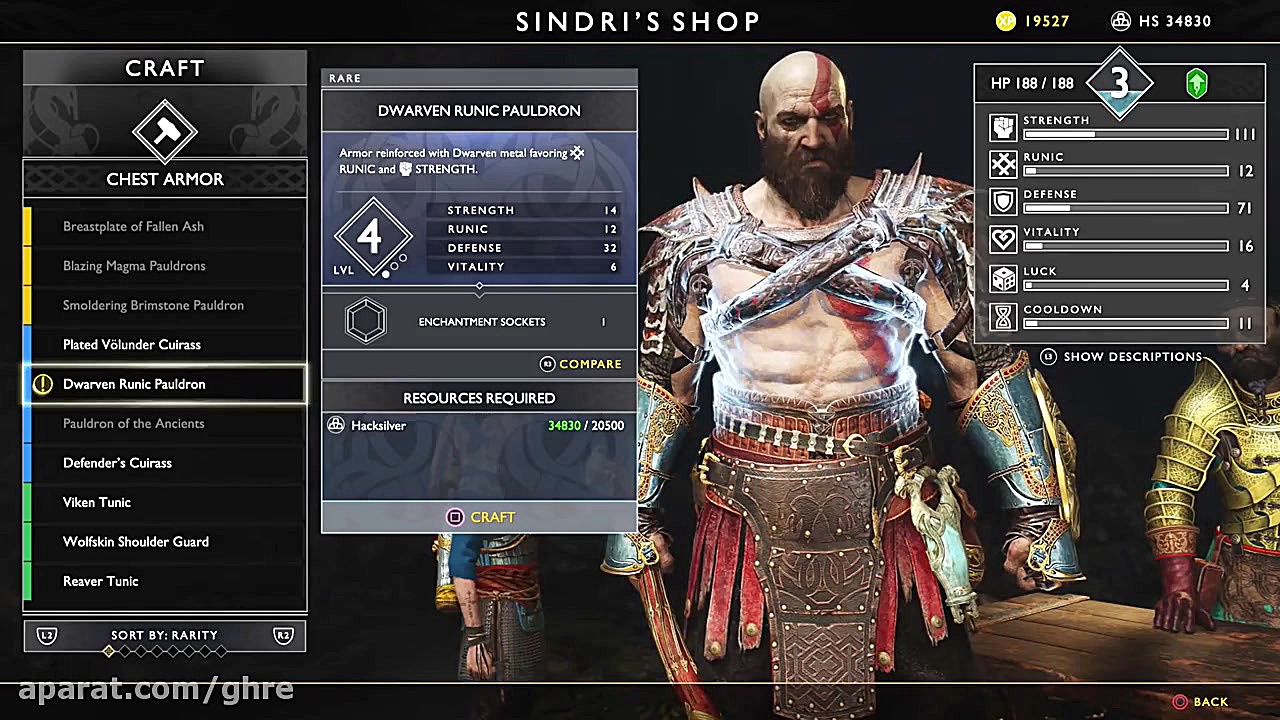Click the Back button

click(x=1200, y=701)
